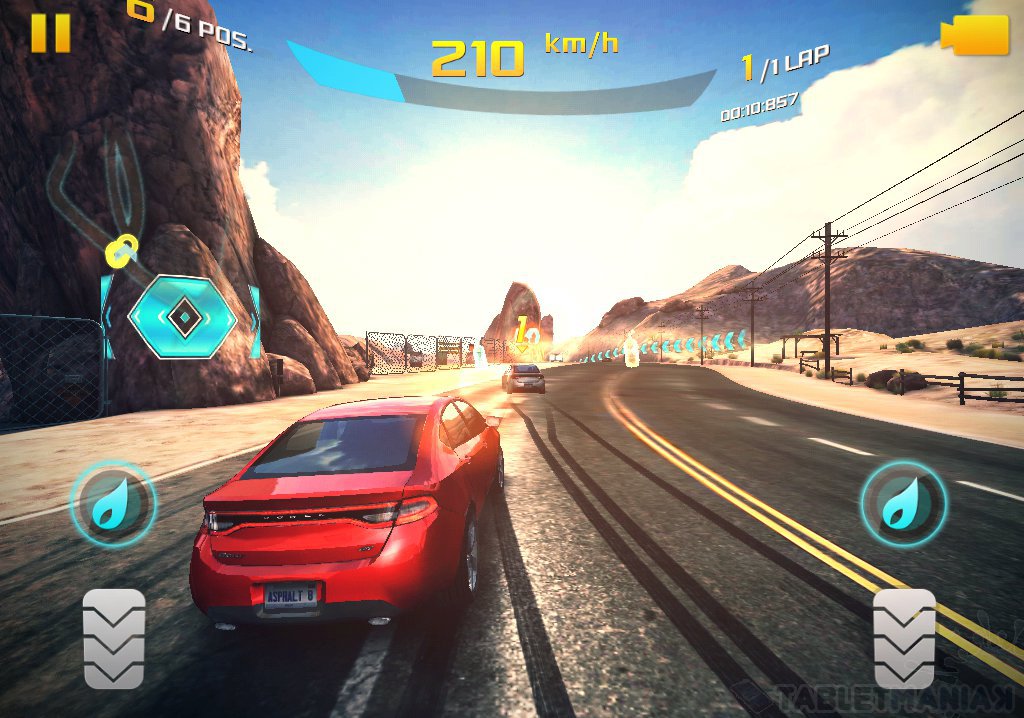The height and width of the screenshot is (718, 1024).
Task: Activate the left-hand nitro flame button
Action: point(112,503)
